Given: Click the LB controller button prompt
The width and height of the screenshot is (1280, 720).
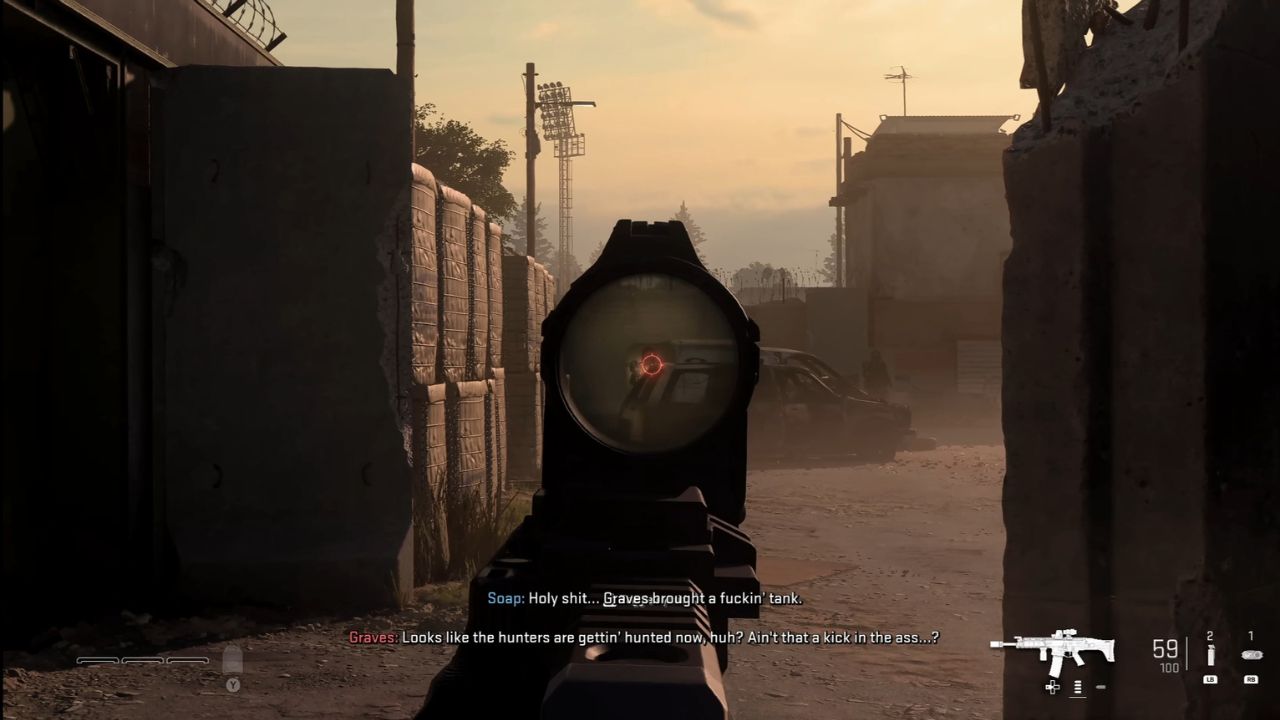Looking at the screenshot, I should [1211, 680].
